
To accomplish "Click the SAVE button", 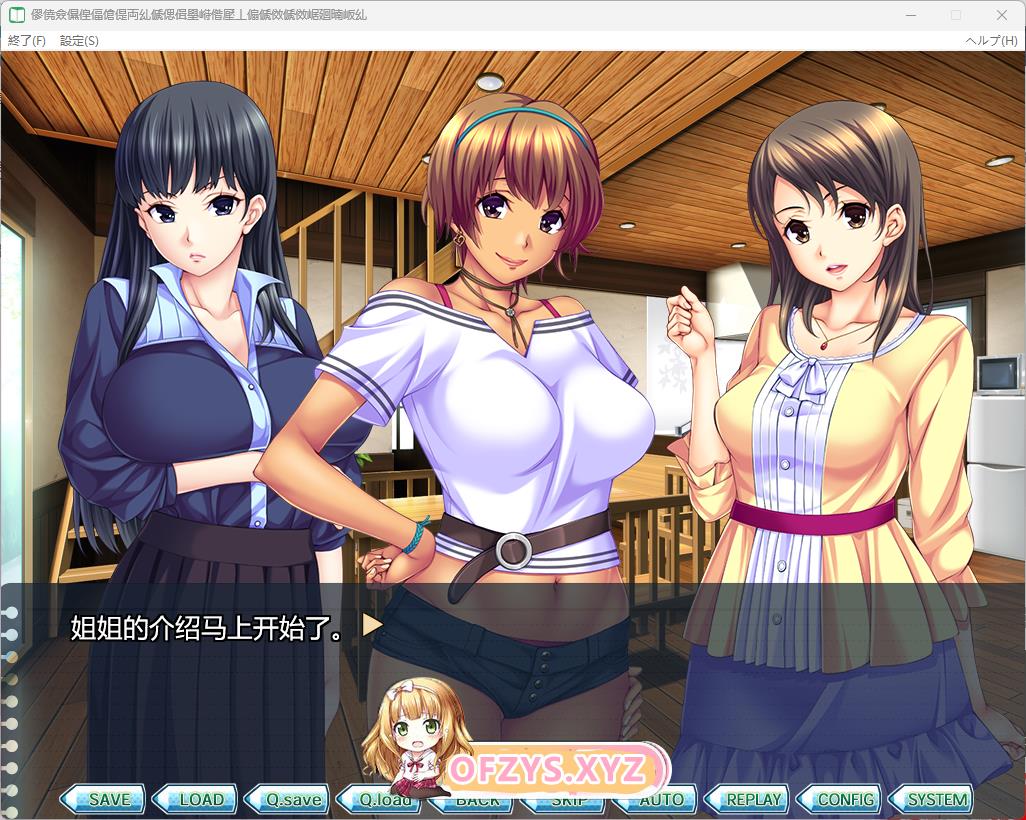I will (x=104, y=800).
